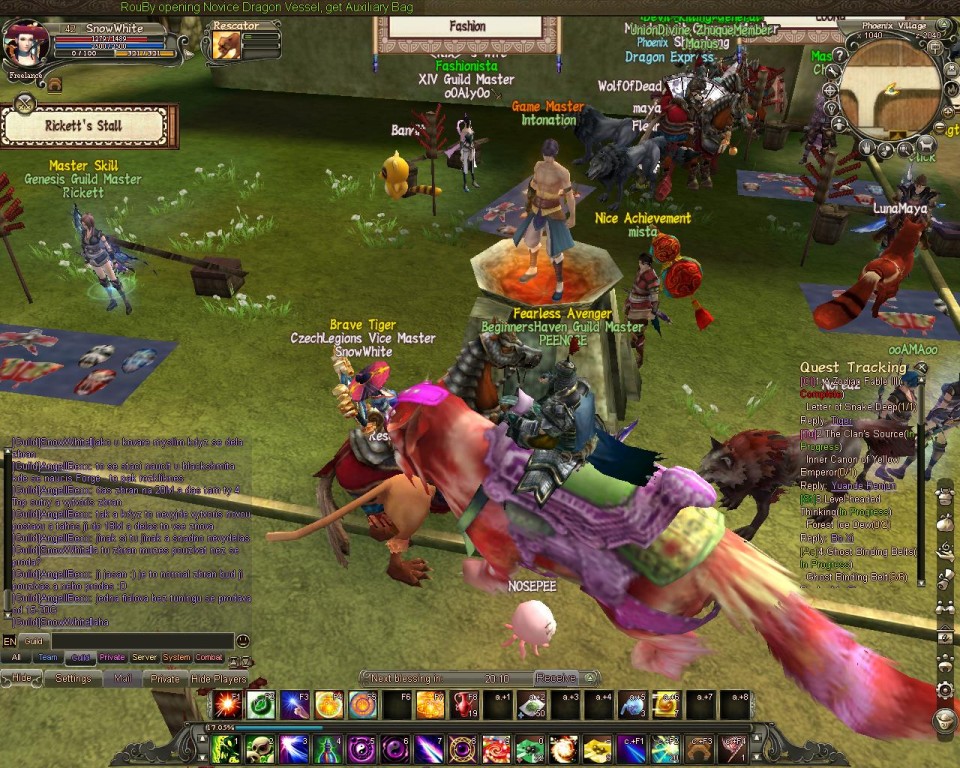Receive the next blessing reward
This screenshot has width=960, height=768.
point(556,677)
